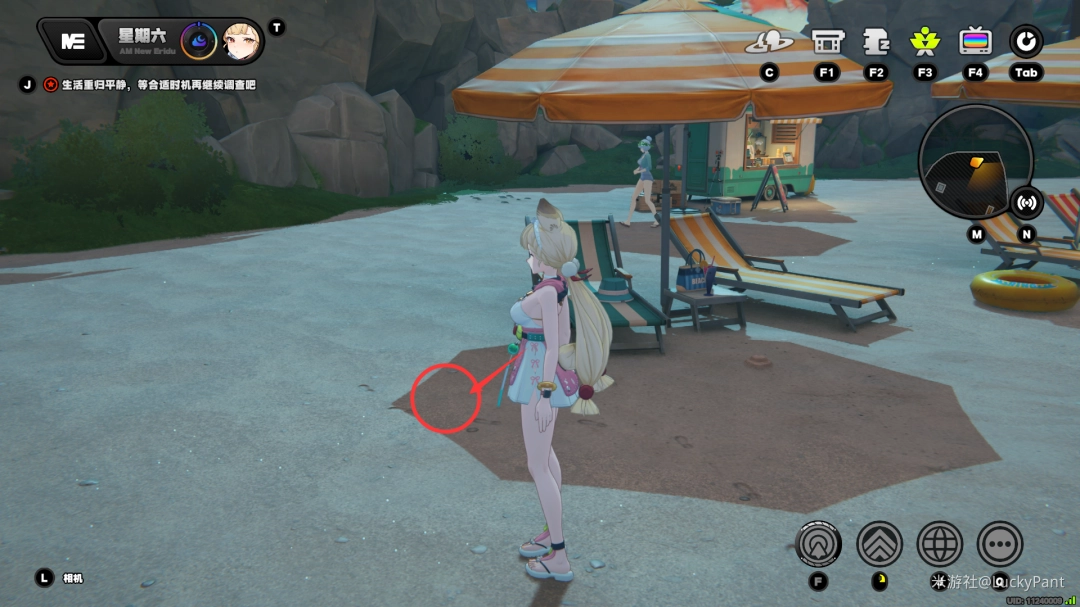Select the blonde character portrait
Image resolution: width=1080 pixels, height=607 pixels.
click(241, 41)
